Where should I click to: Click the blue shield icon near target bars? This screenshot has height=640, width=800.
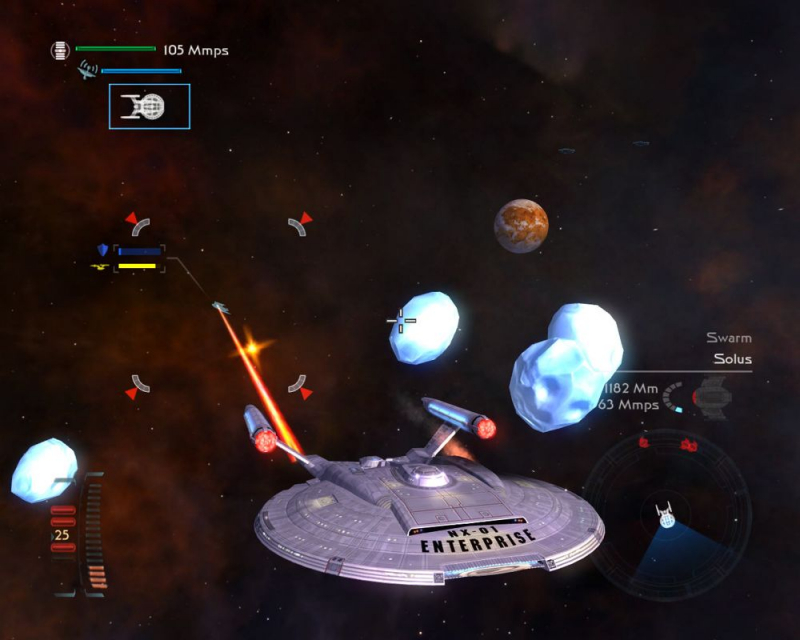coord(102,250)
